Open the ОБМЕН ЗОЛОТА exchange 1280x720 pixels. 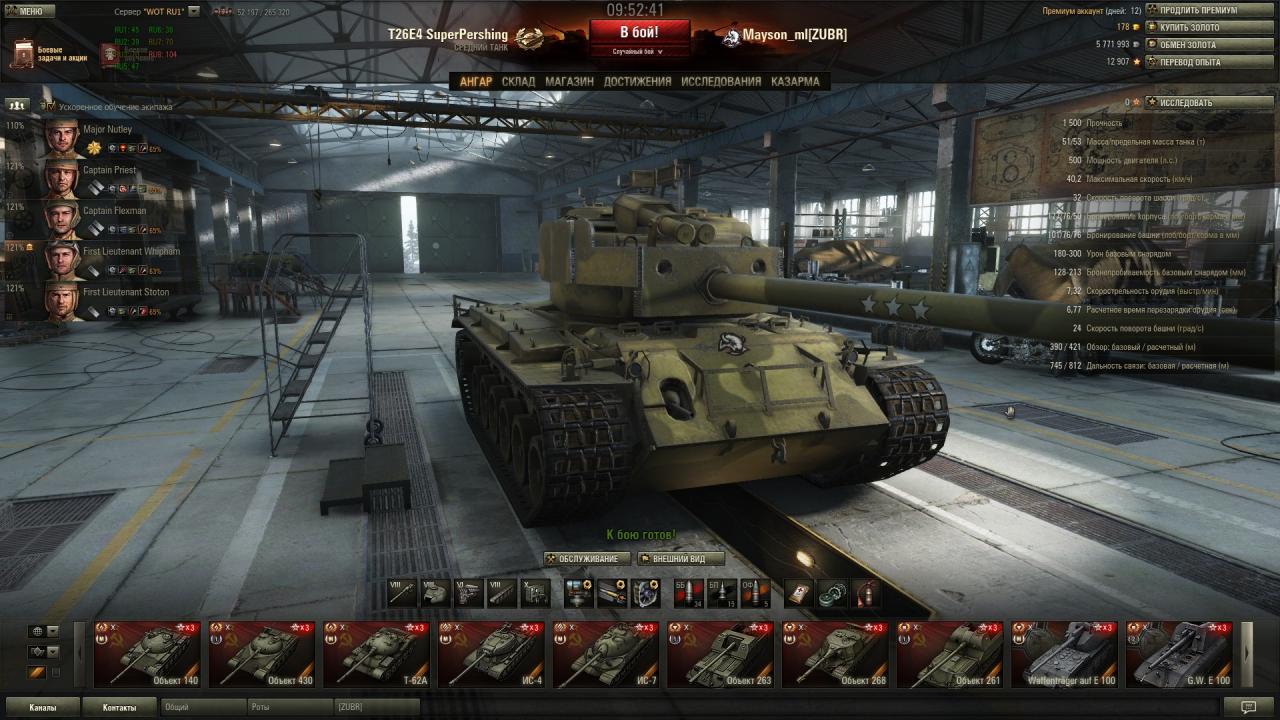click(1209, 45)
